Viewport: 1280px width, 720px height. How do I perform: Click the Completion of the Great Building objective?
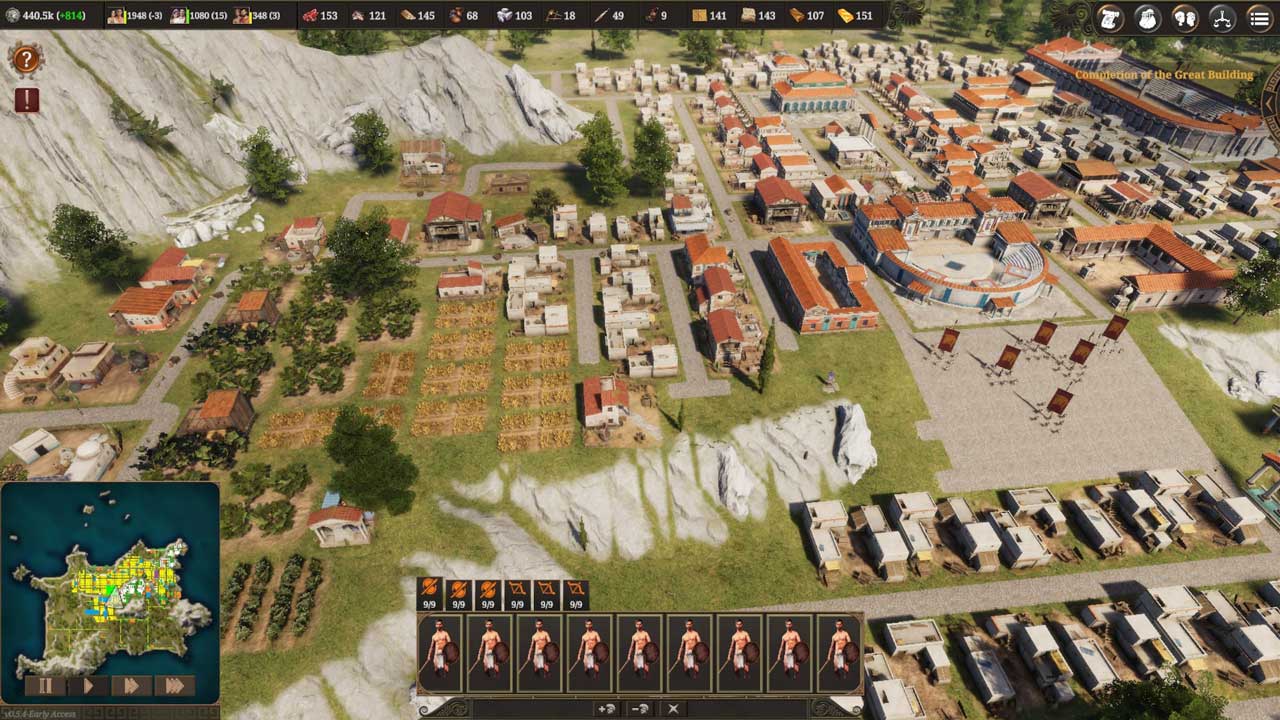point(1163,75)
